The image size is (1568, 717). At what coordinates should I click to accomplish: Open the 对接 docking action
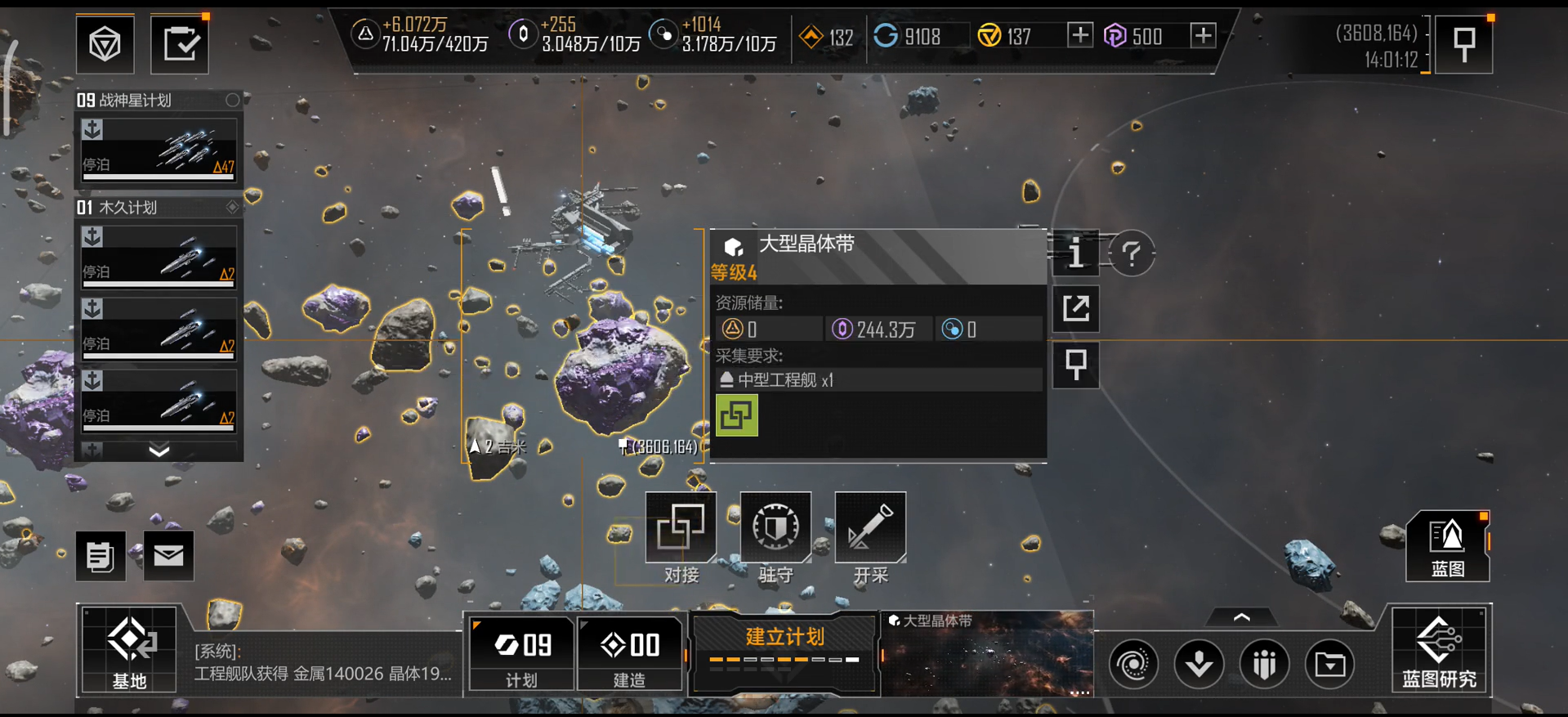pyautogui.click(x=681, y=528)
